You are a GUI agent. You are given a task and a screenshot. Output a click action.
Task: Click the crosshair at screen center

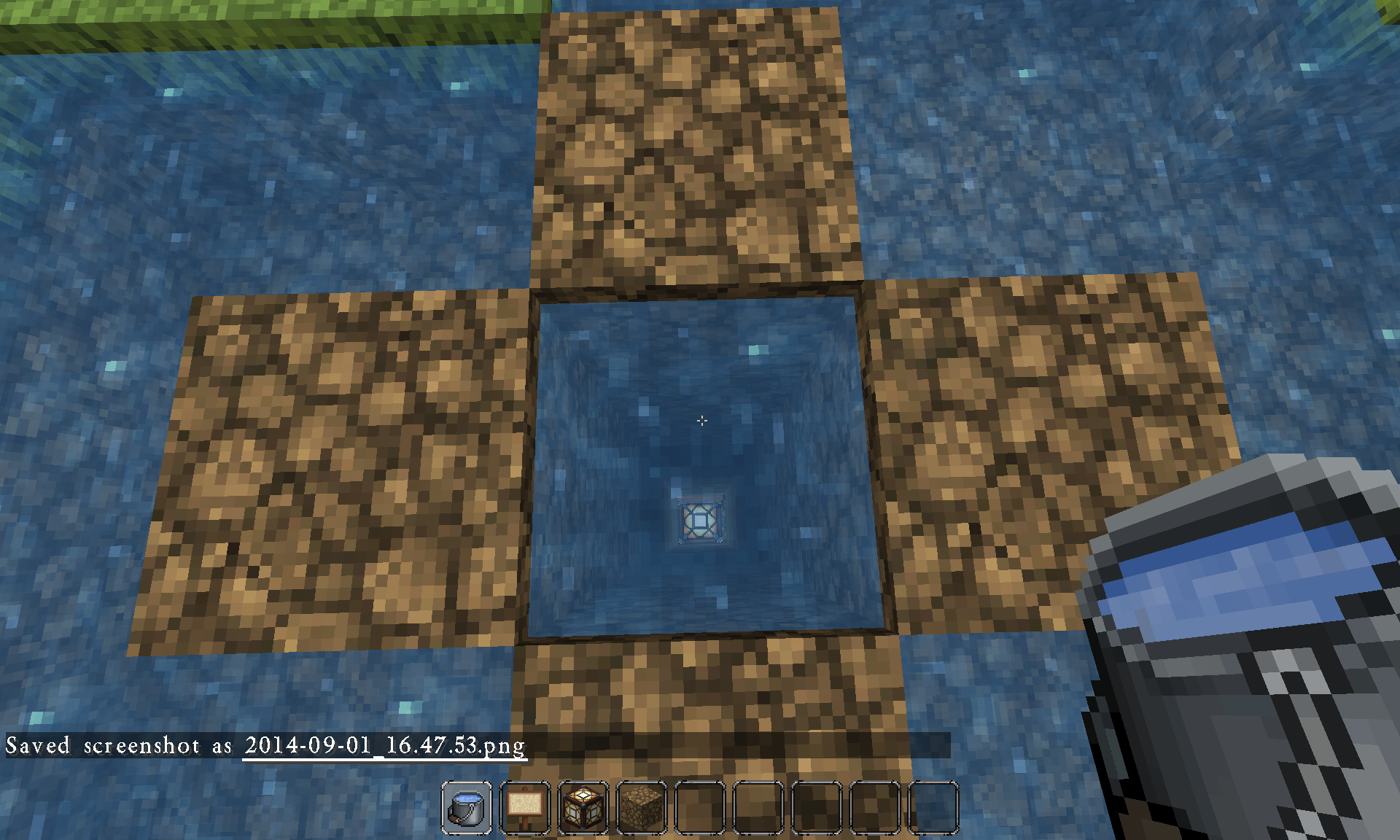(701, 421)
